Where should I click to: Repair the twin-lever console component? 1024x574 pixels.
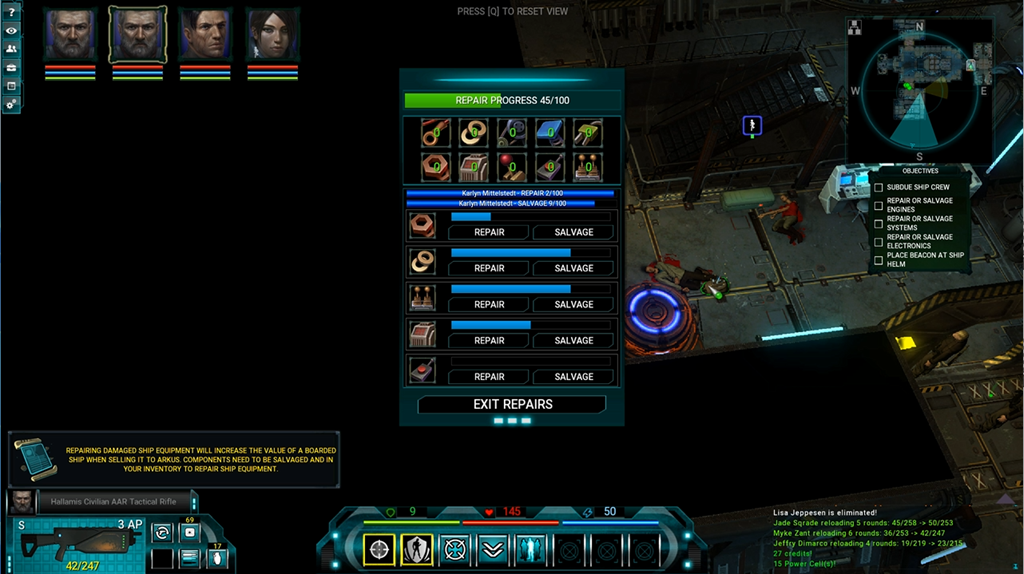(x=489, y=304)
